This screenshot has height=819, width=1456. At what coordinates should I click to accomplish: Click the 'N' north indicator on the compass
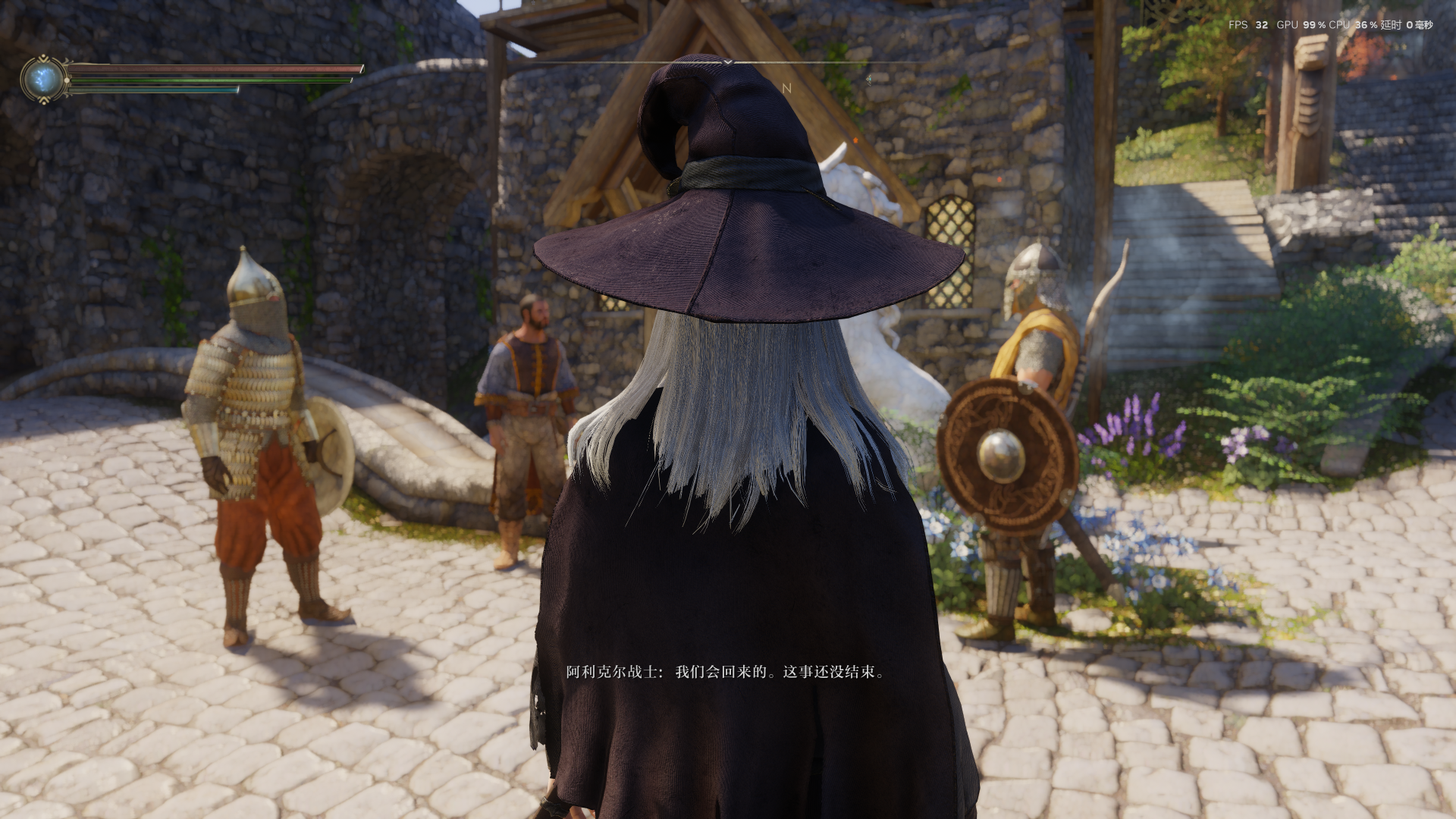pyautogui.click(x=787, y=88)
